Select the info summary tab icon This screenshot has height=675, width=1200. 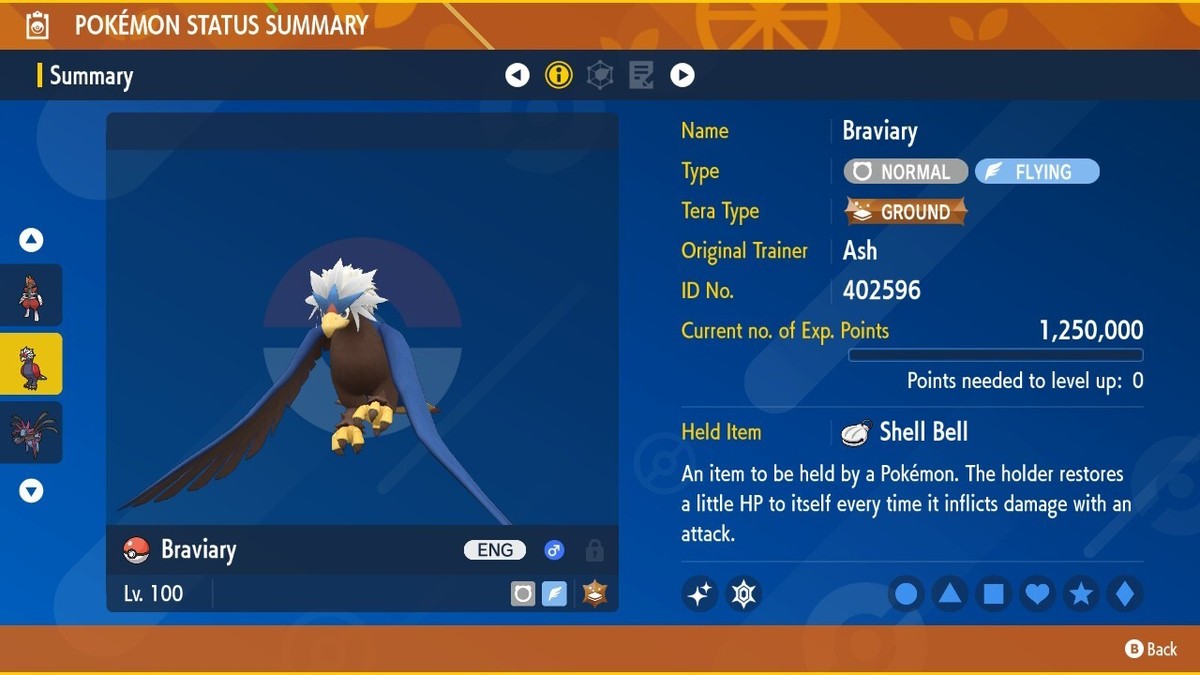click(559, 75)
